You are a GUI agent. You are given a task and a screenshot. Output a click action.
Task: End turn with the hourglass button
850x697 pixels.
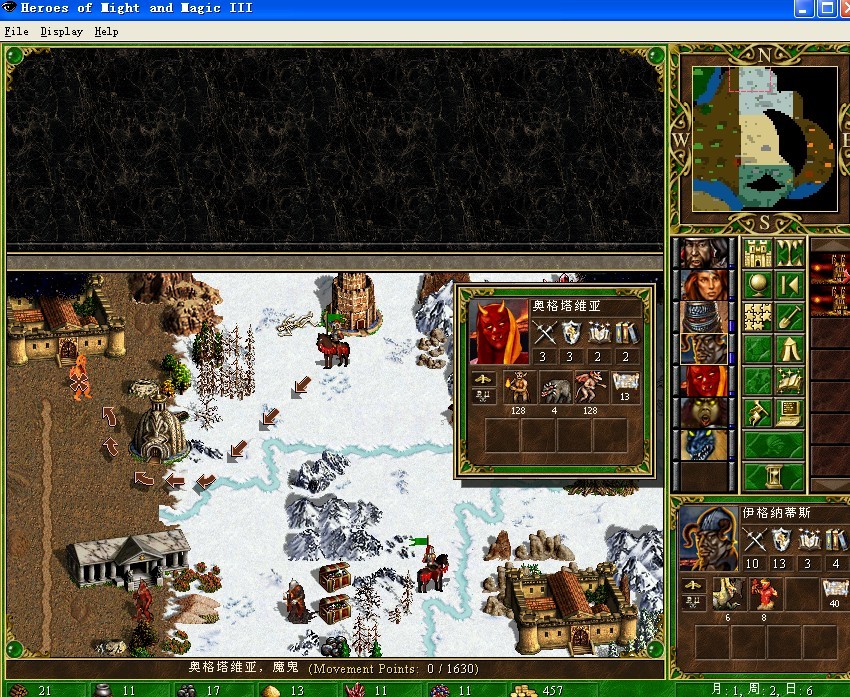pyautogui.click(x=773, y=474)
